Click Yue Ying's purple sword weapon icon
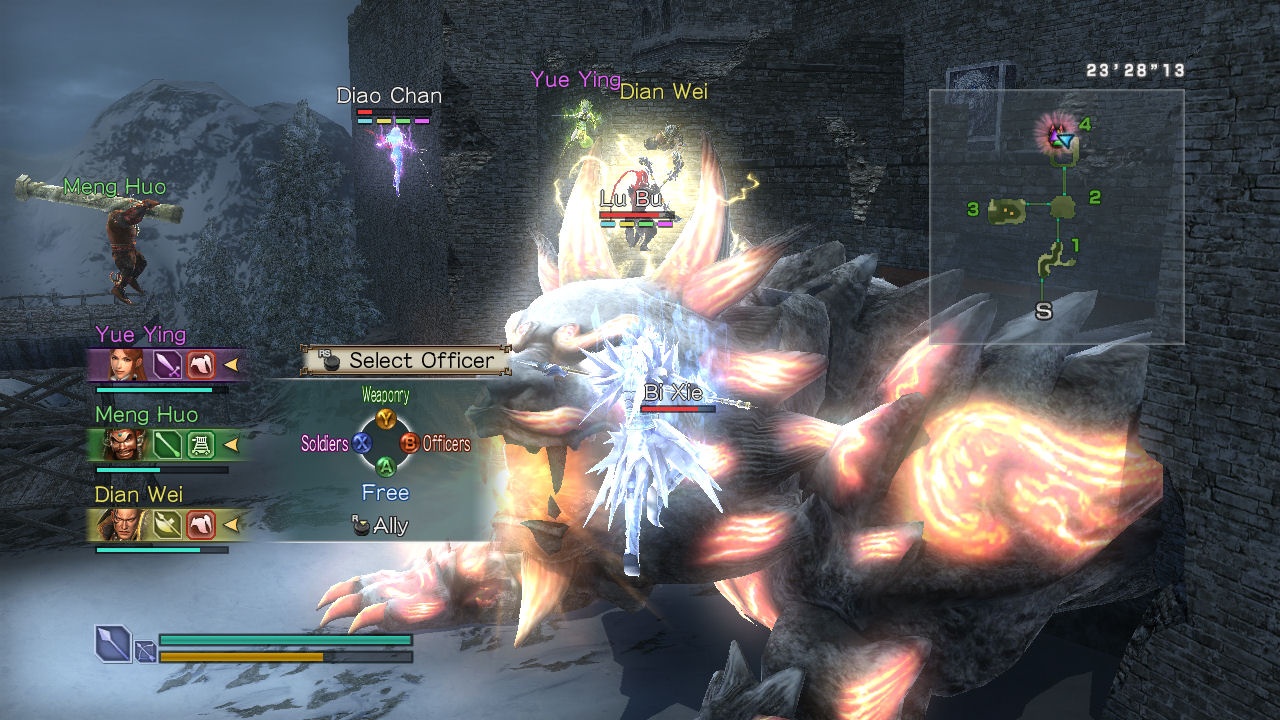This screenshot has width=1280, height=720. tap(167, 364)
